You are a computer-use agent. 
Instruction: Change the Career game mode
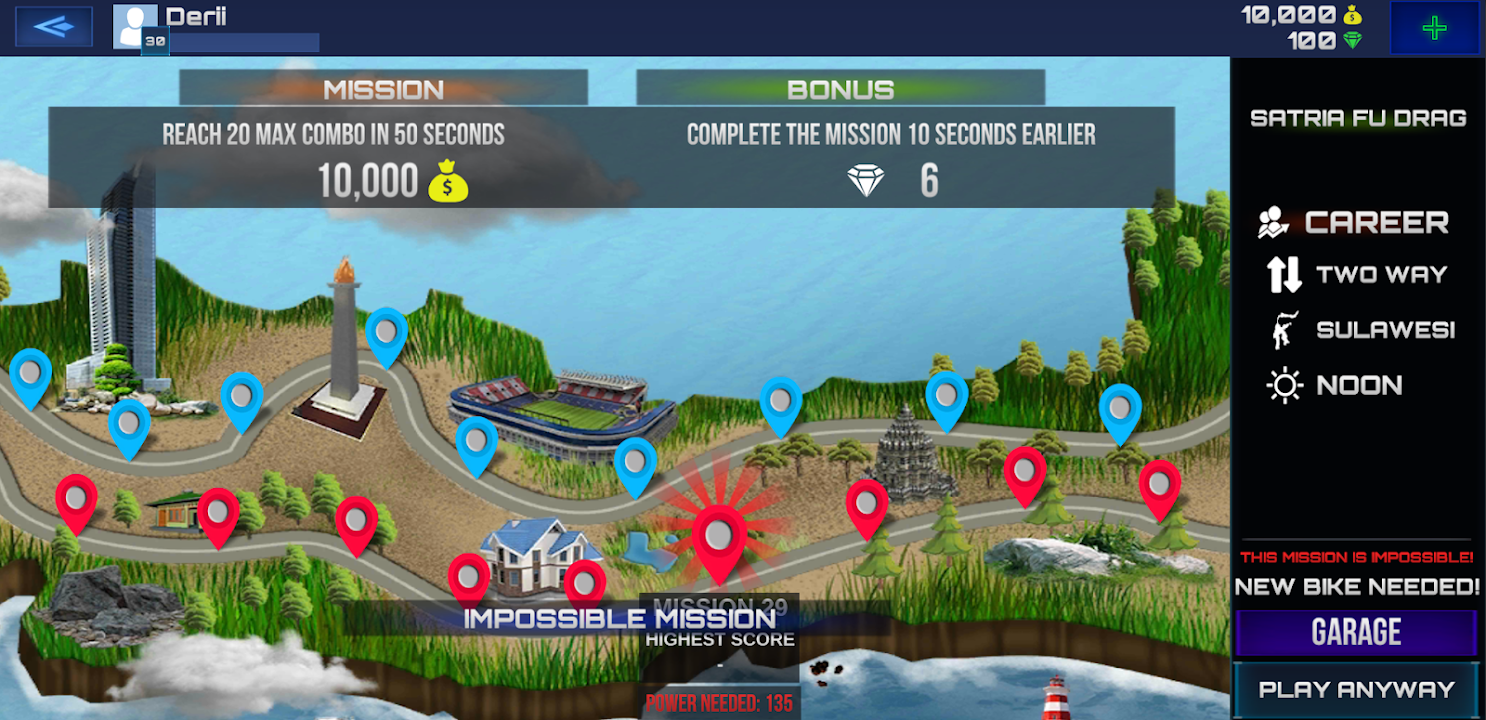1356,222
